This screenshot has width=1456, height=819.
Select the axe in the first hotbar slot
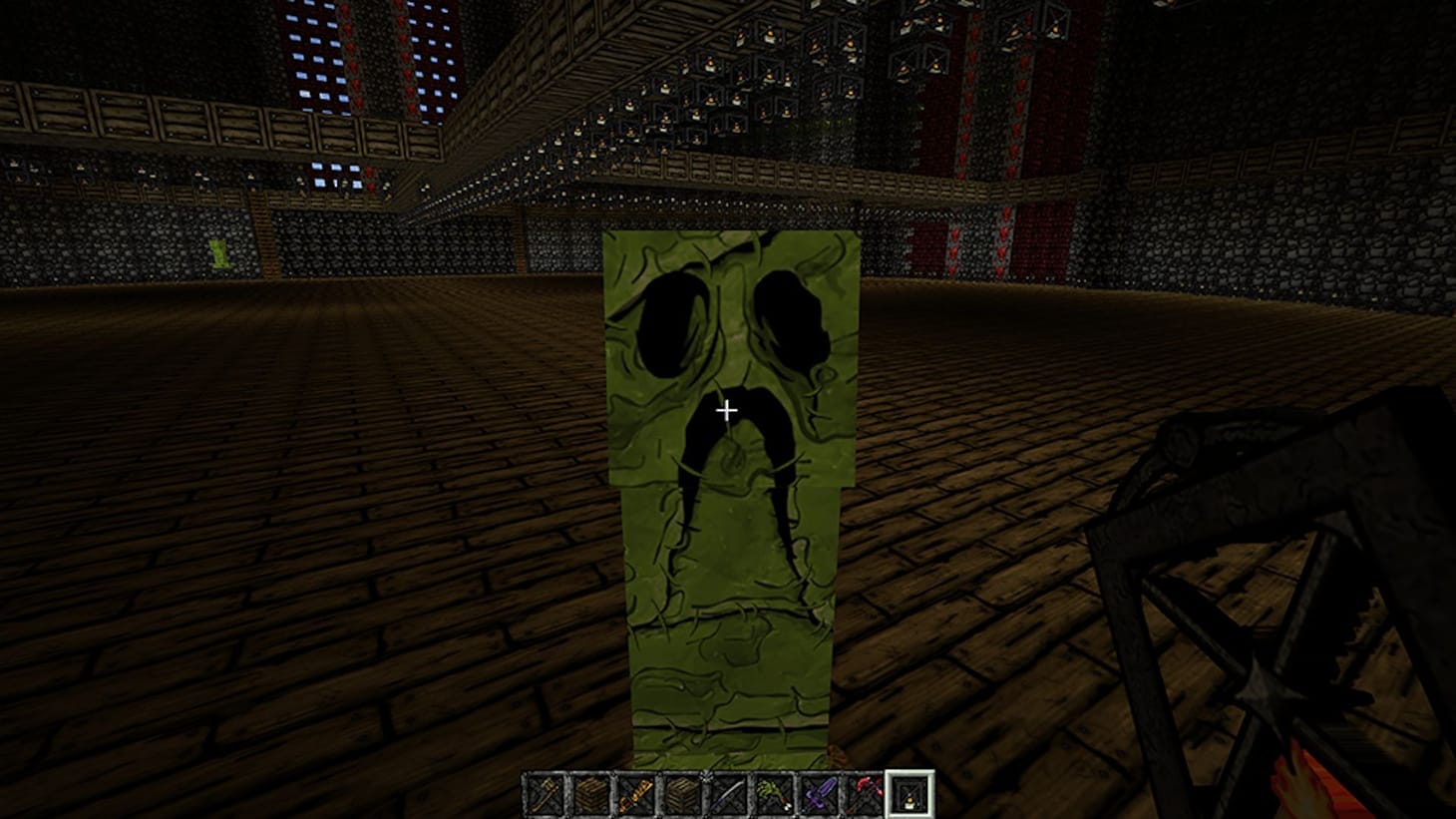(x=546, y=791)
